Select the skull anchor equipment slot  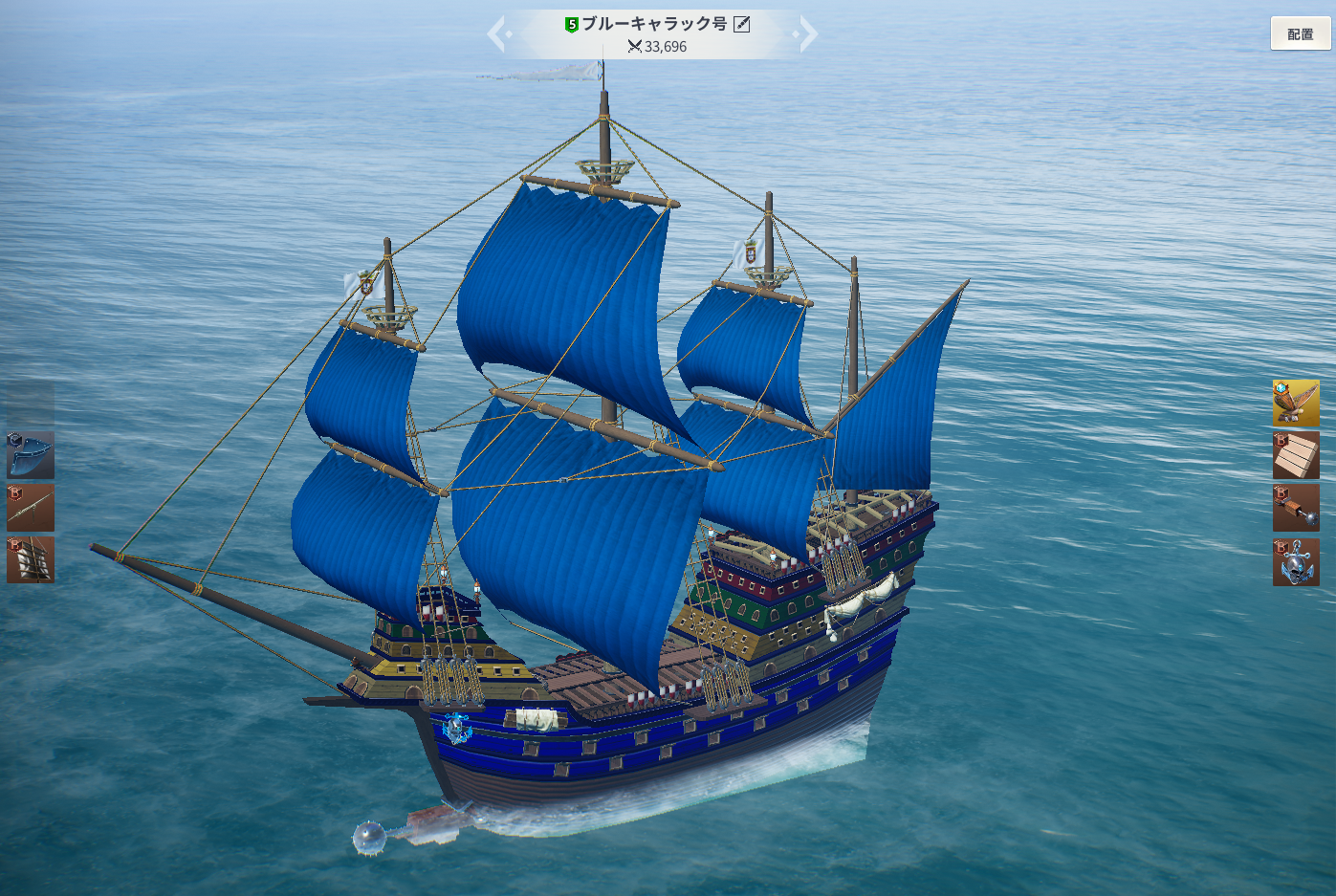pyautogui.click(x=1296, y=562)
